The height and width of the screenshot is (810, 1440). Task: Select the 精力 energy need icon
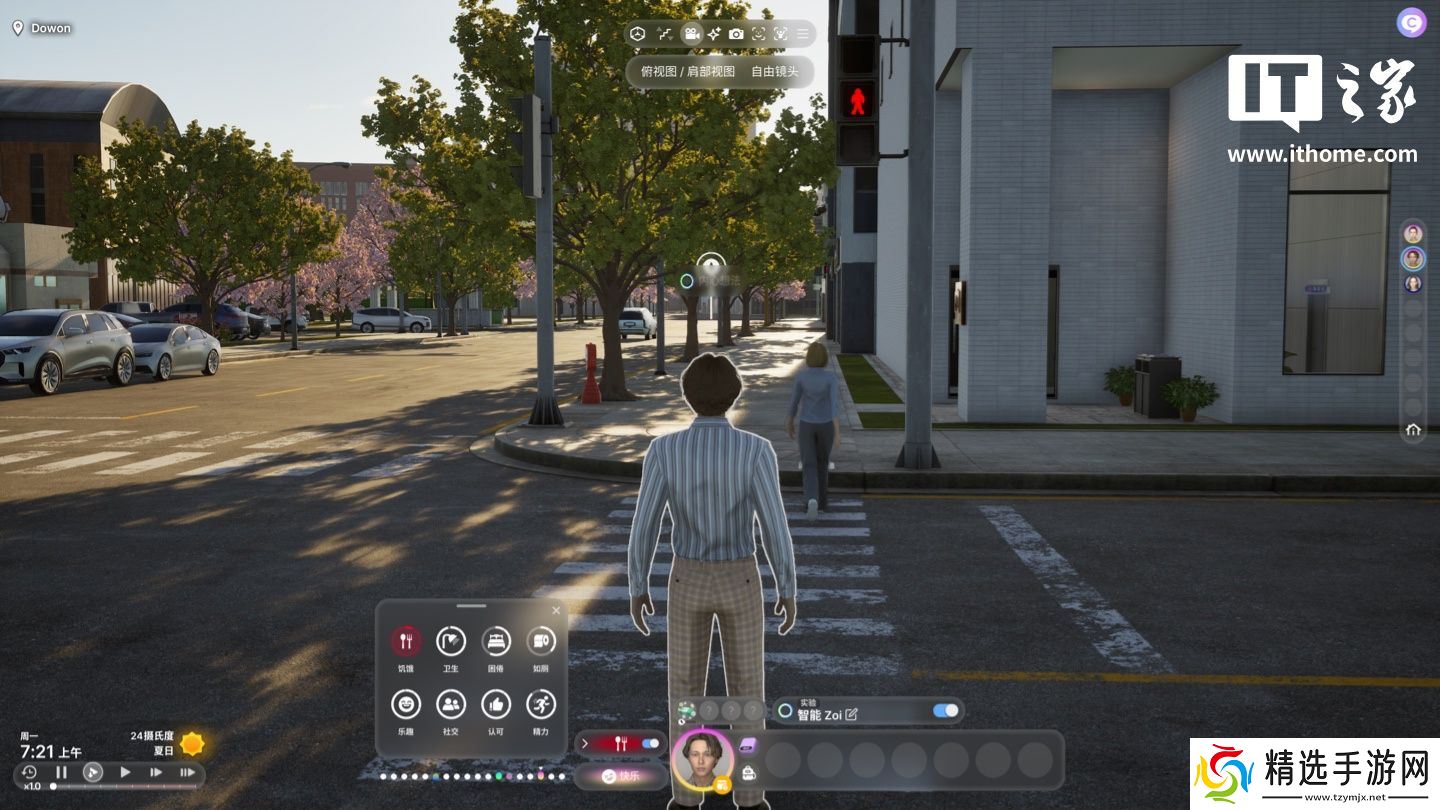541,705
